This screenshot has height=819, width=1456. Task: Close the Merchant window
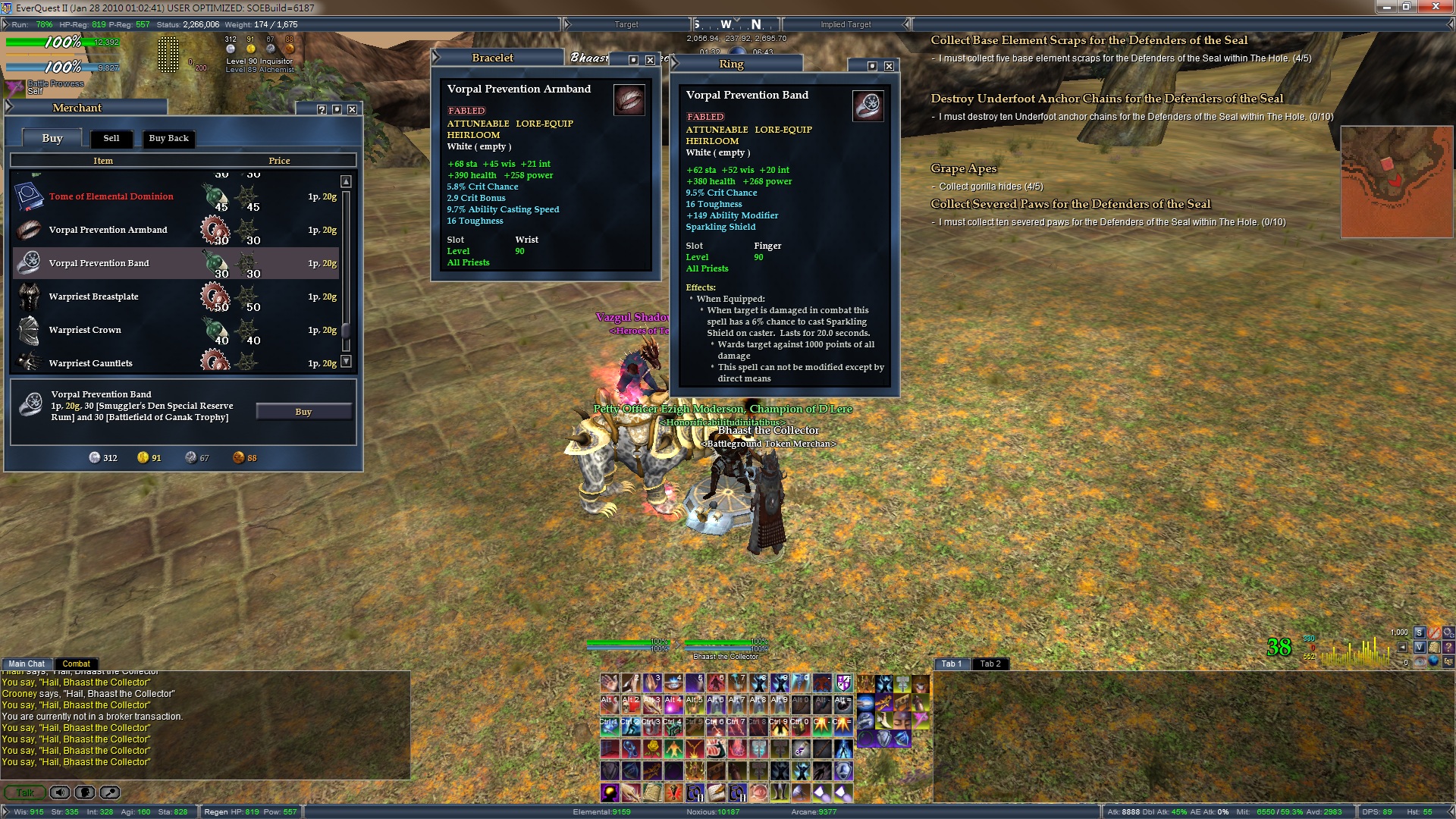tap(352, 109)
